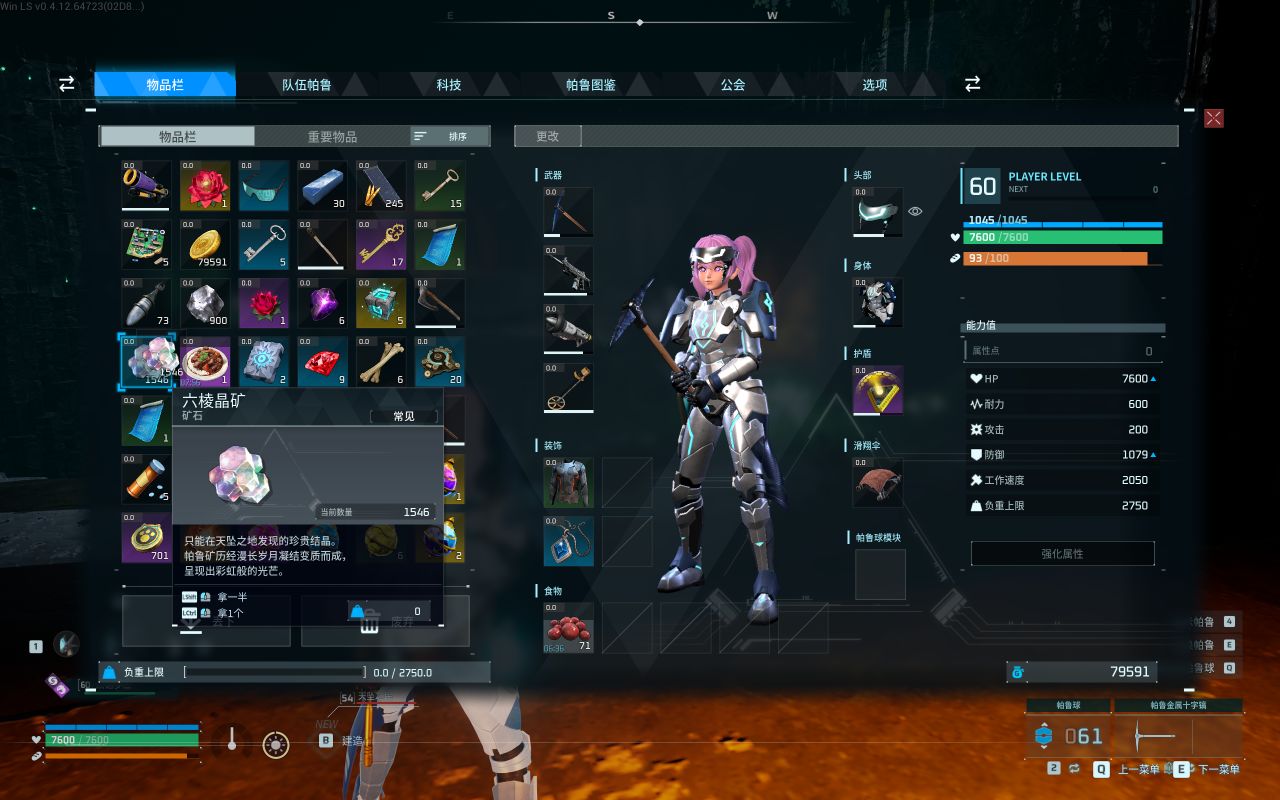Choose the equipped pickaxe weapon slot
The image size is (1280, 800).
568,212
